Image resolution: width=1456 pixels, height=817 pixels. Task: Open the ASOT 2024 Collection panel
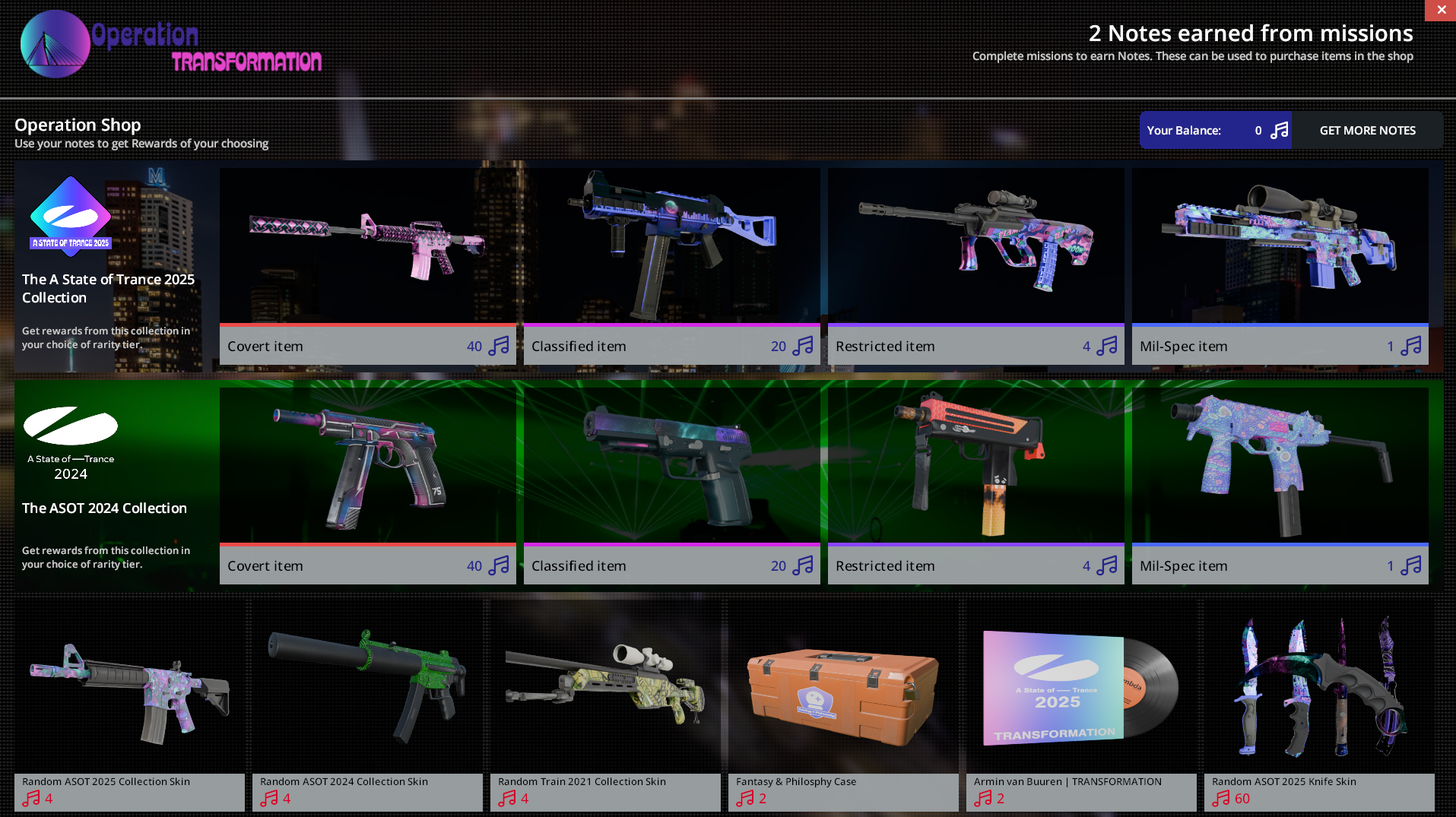tap(109, 485)
